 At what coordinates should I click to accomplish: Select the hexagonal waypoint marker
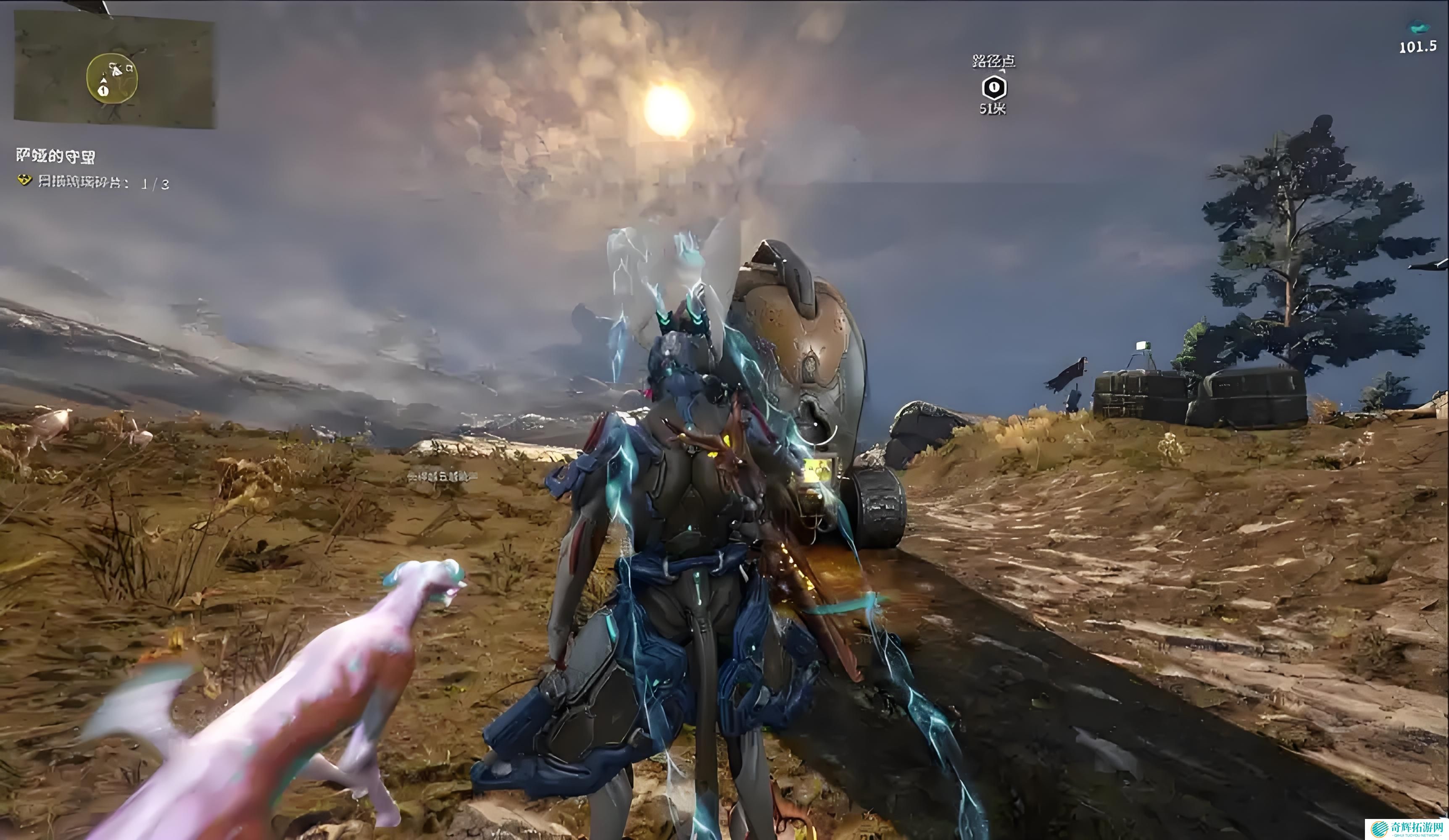click(x=993, y=88)
